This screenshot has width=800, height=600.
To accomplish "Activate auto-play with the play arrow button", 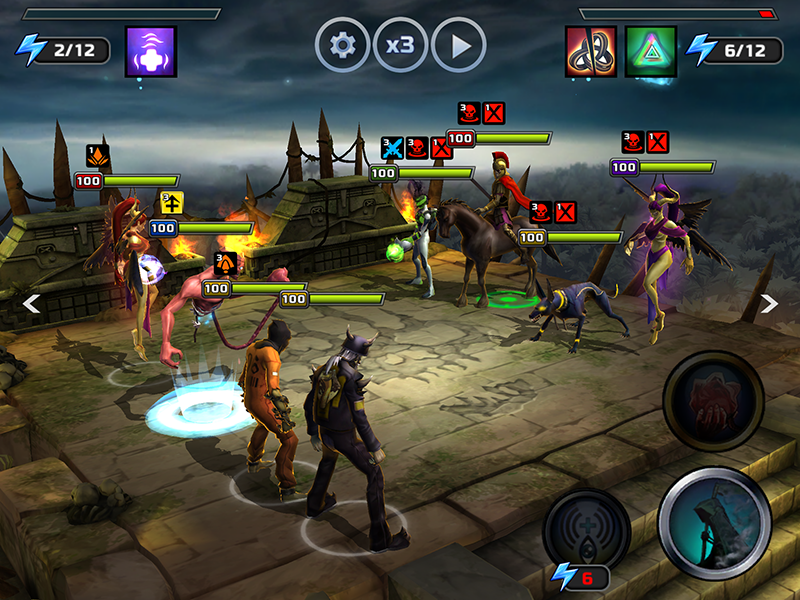I will click(458, 46).
